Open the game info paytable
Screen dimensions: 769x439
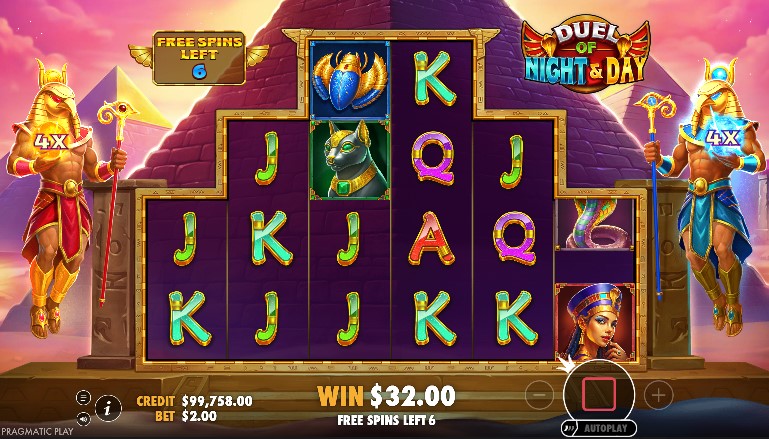click(108, 406)
